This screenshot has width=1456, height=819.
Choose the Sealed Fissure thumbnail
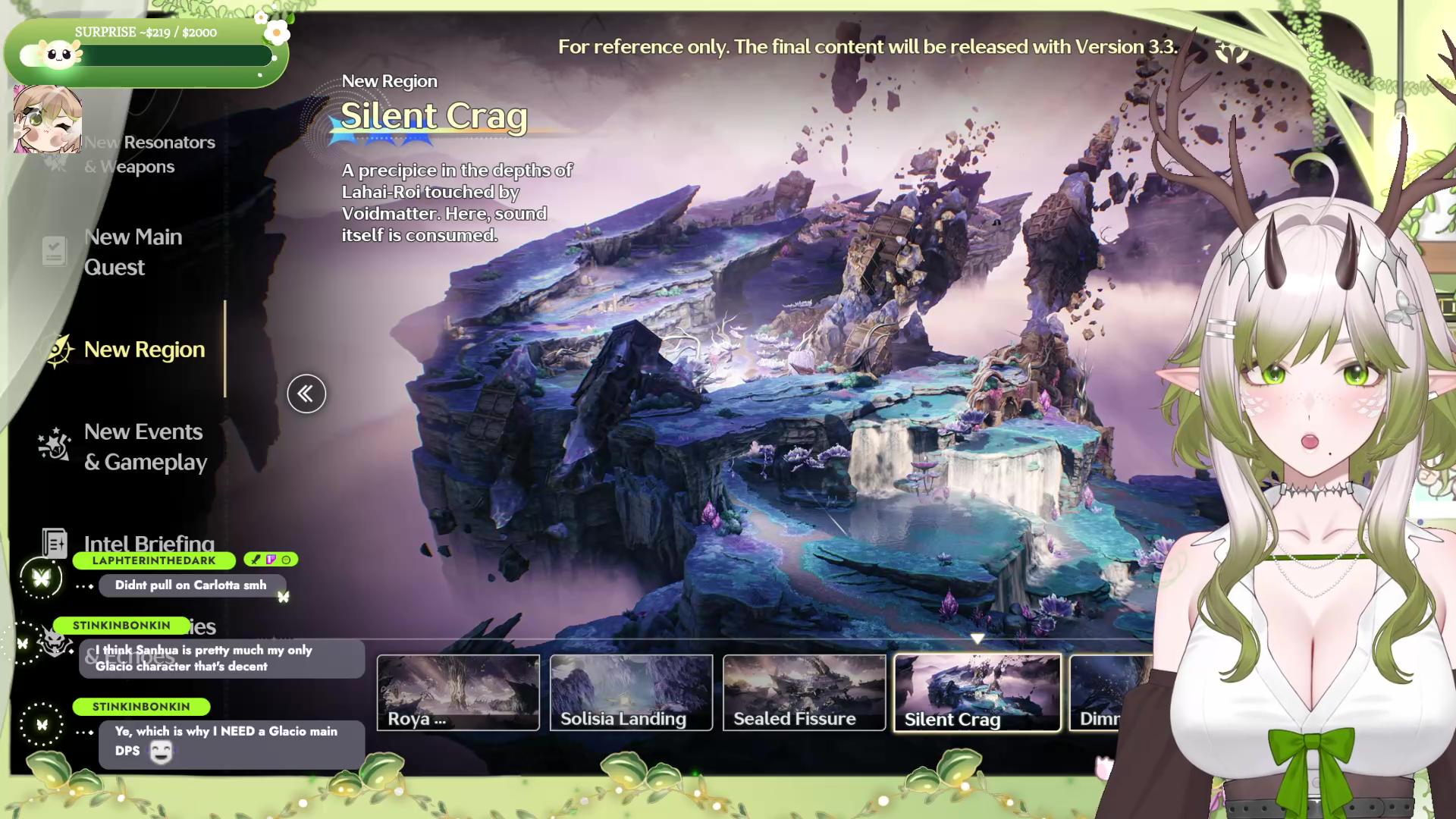pos(804,692)
